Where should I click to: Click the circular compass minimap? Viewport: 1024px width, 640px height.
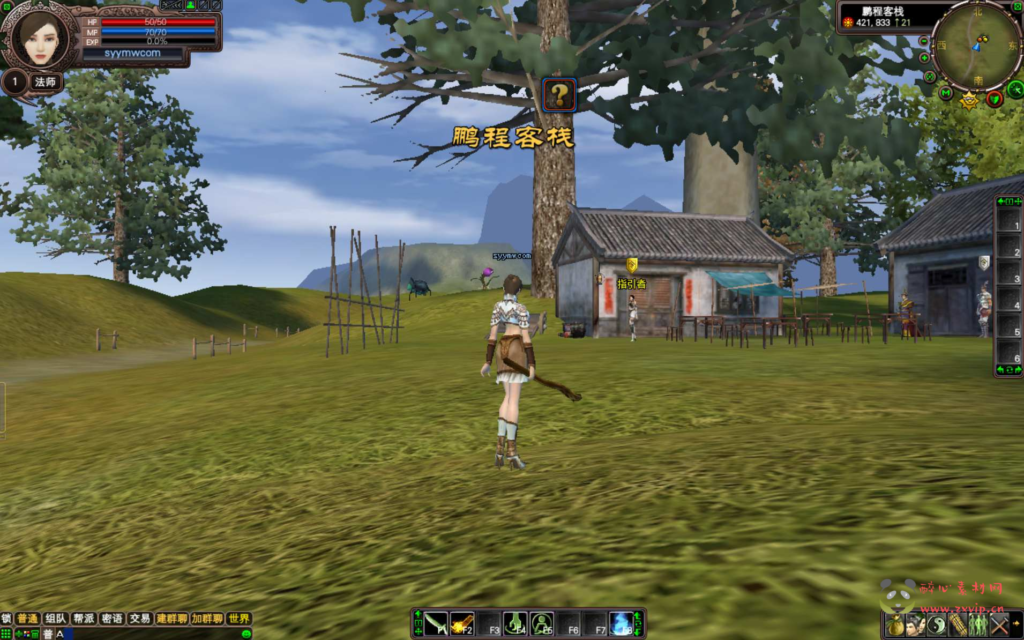point(977,45)
